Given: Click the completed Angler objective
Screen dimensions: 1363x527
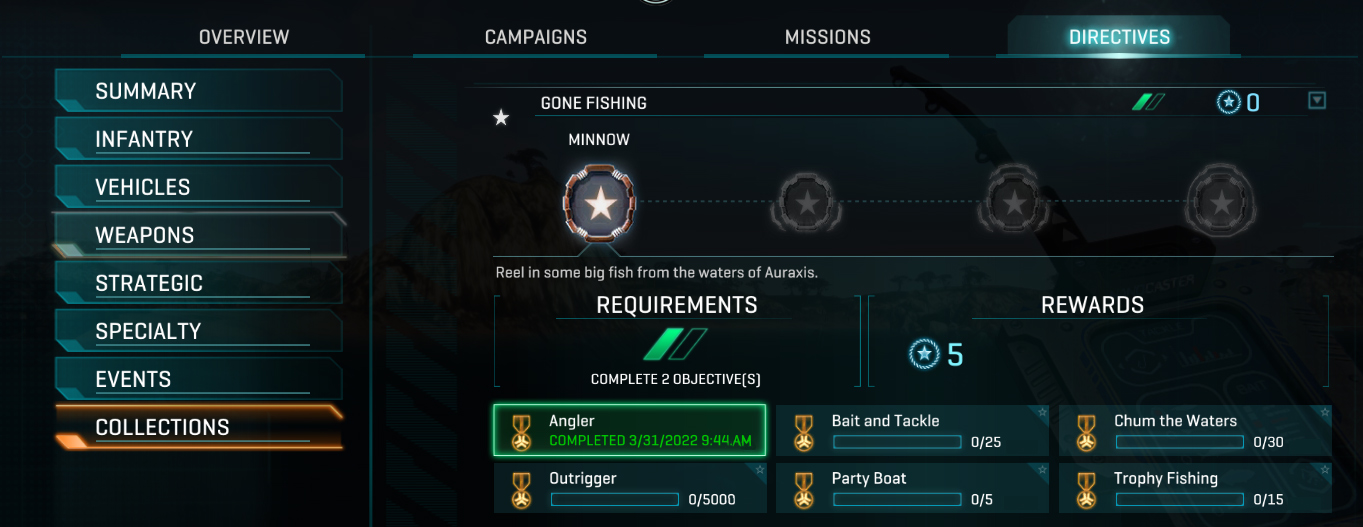Looking at the screenshot, I should point(630,430).
